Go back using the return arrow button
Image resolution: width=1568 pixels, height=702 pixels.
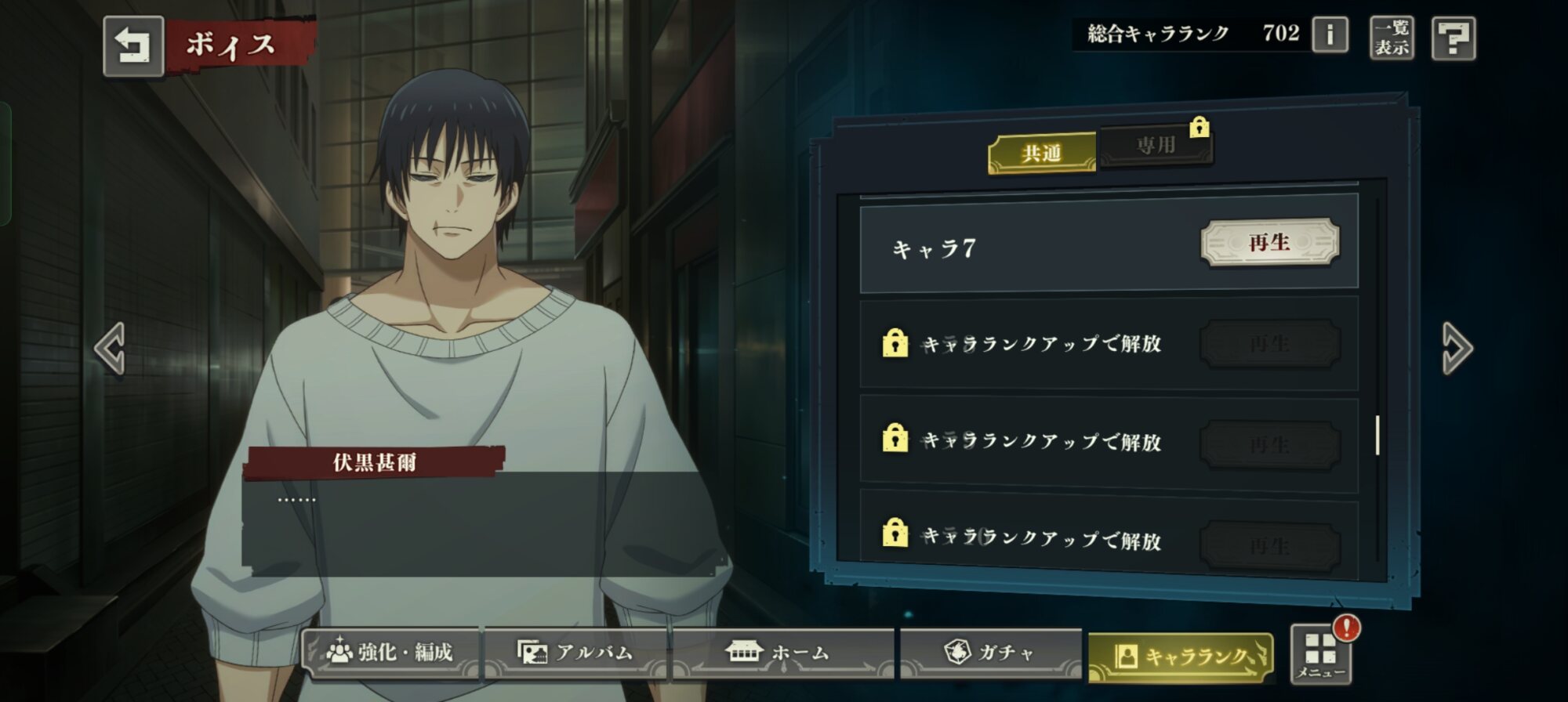click(x=133, y=45)
